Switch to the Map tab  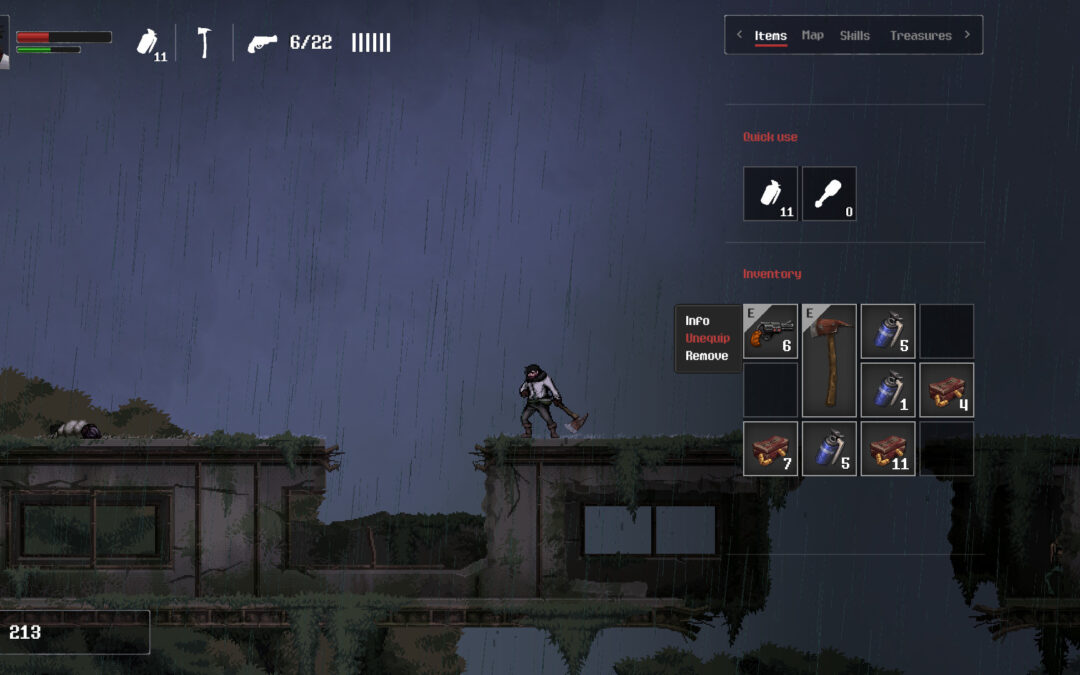[813, 35]
